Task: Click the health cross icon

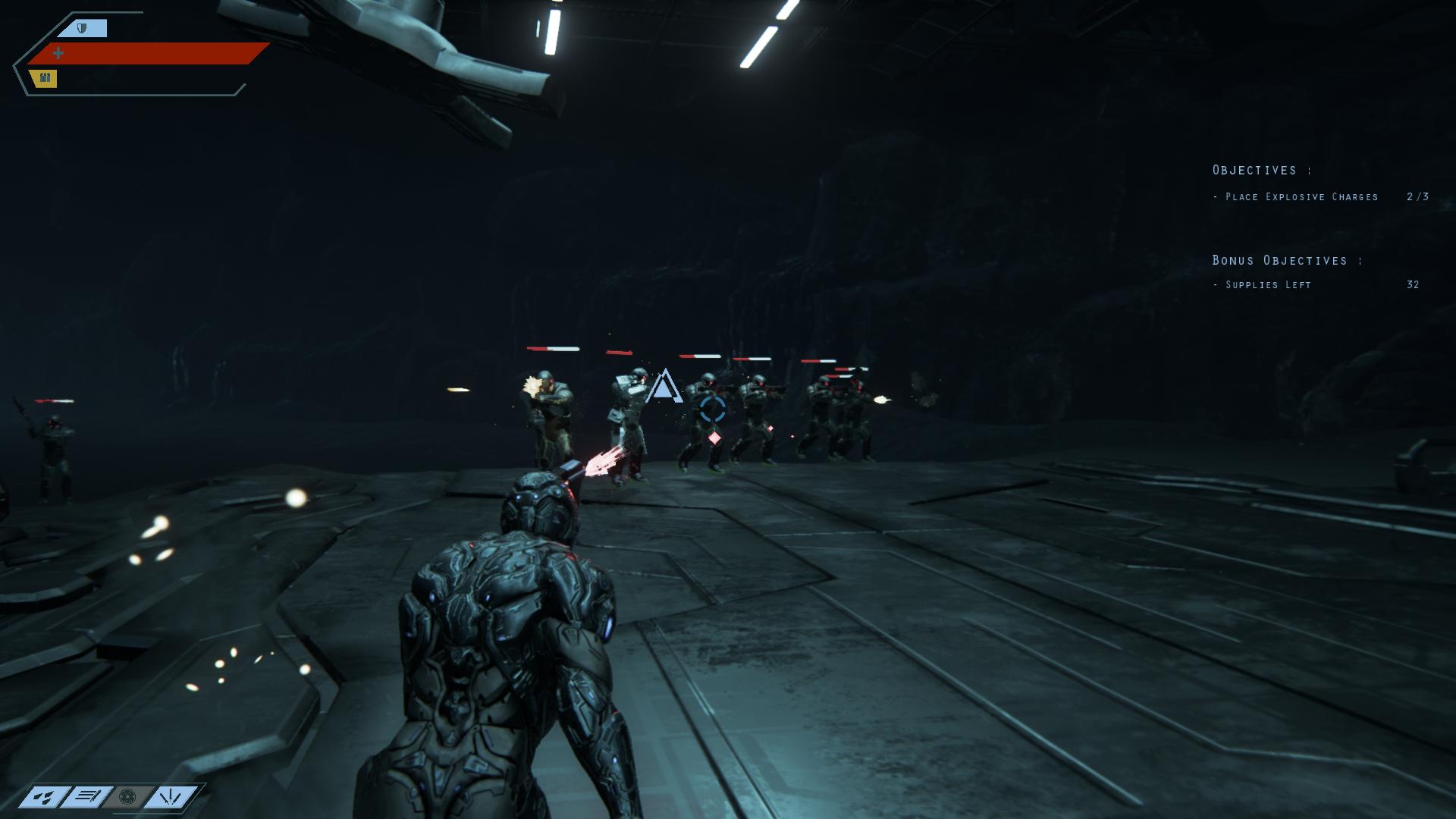Action: [58, 52]
